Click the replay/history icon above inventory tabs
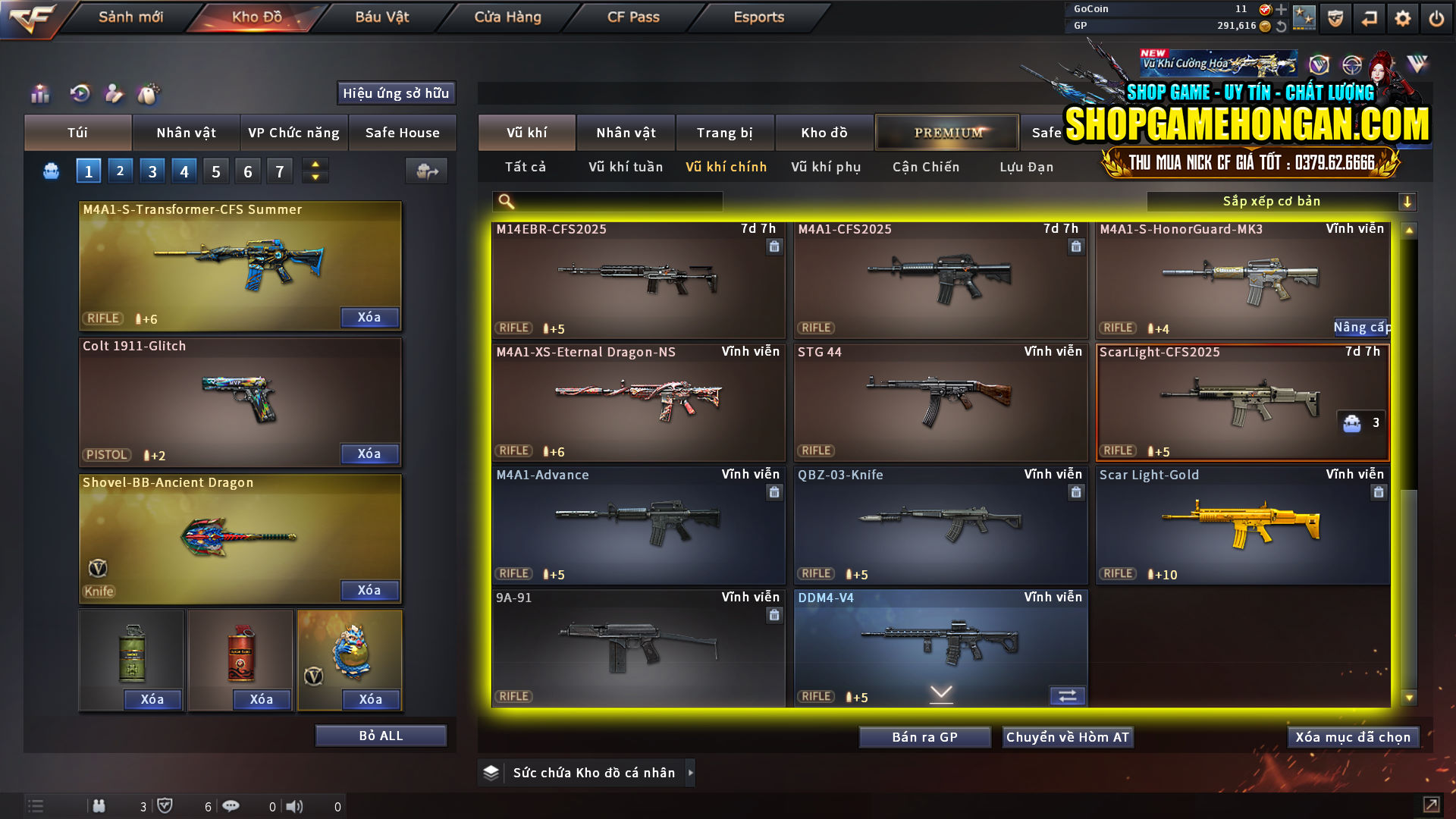 click(x=79, y=93)
